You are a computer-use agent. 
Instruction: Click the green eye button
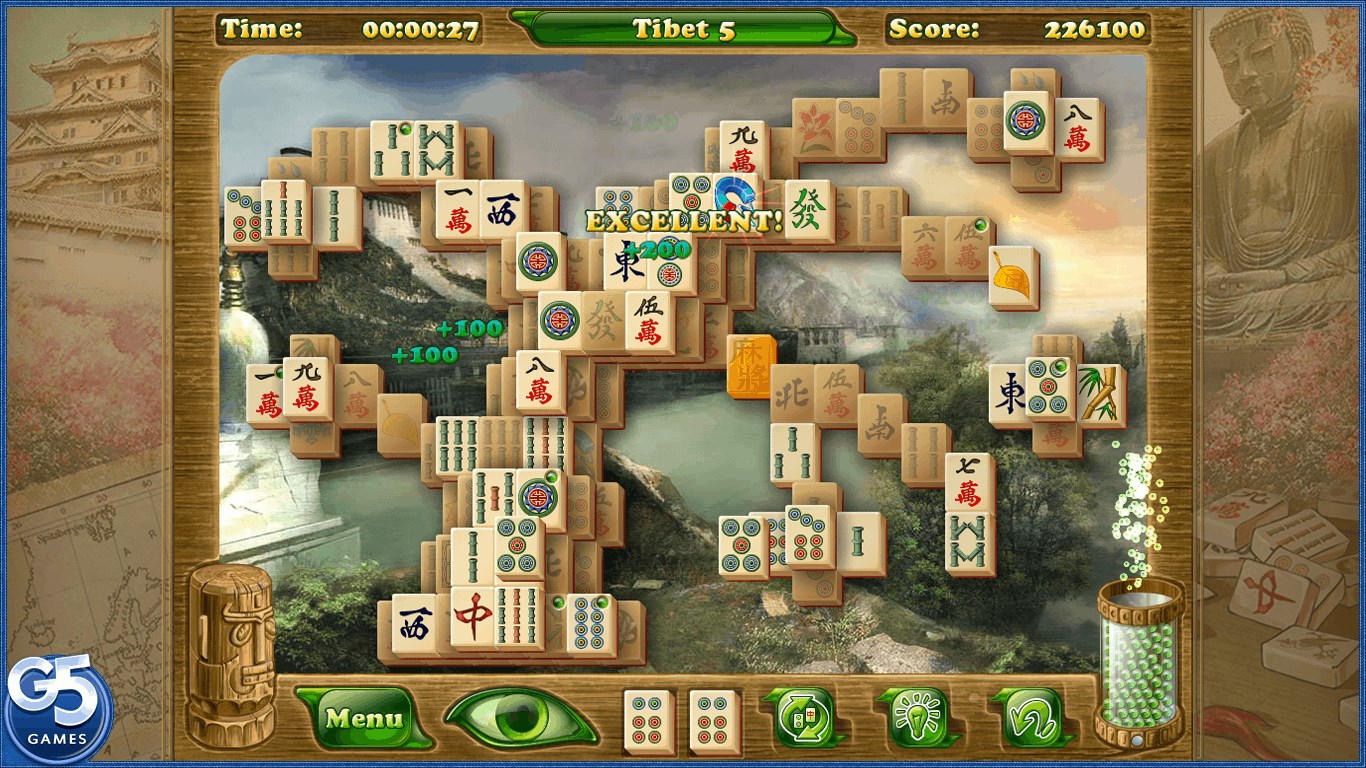(519, 717)
